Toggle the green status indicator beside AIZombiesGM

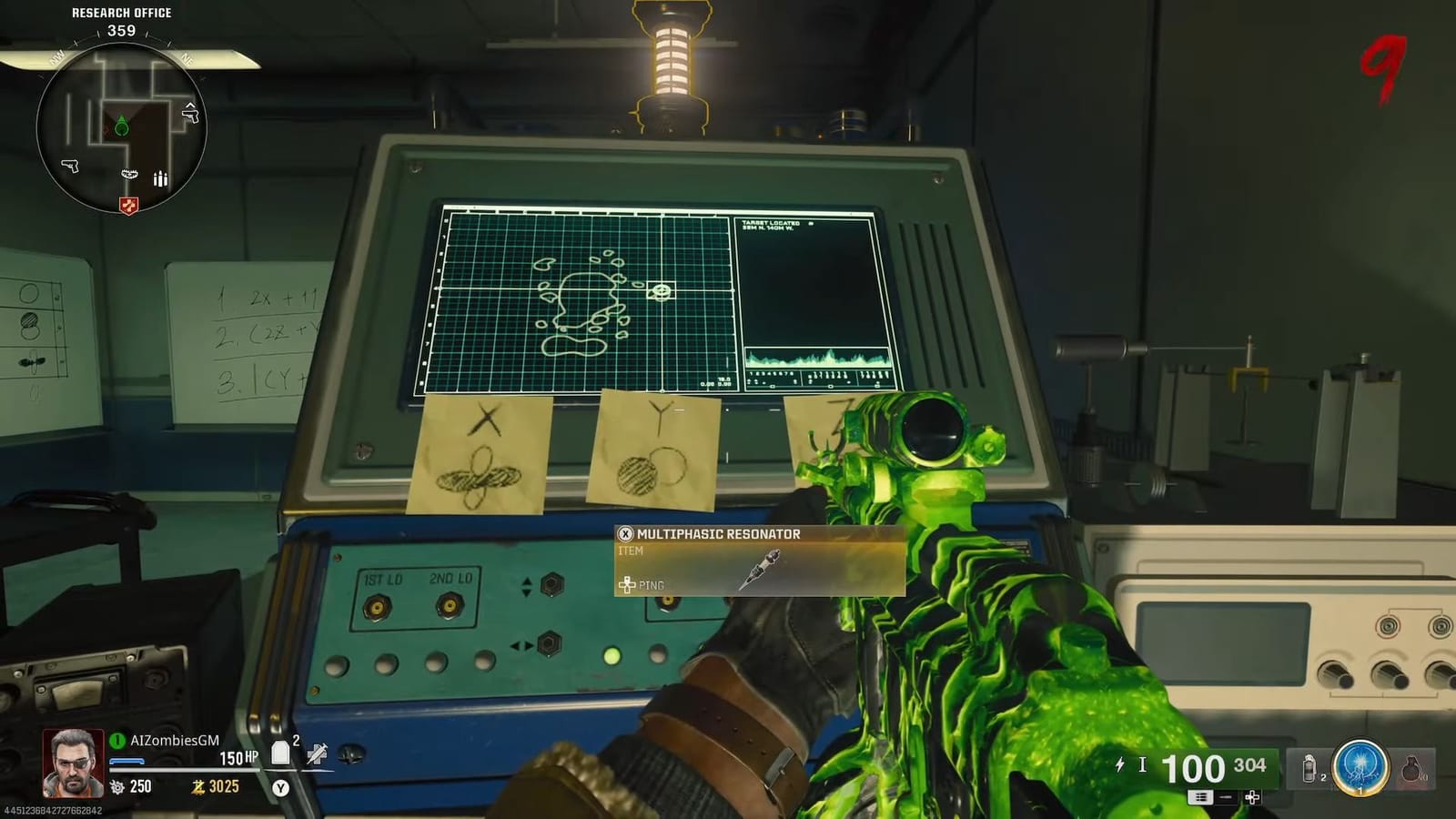click(117, 740)
